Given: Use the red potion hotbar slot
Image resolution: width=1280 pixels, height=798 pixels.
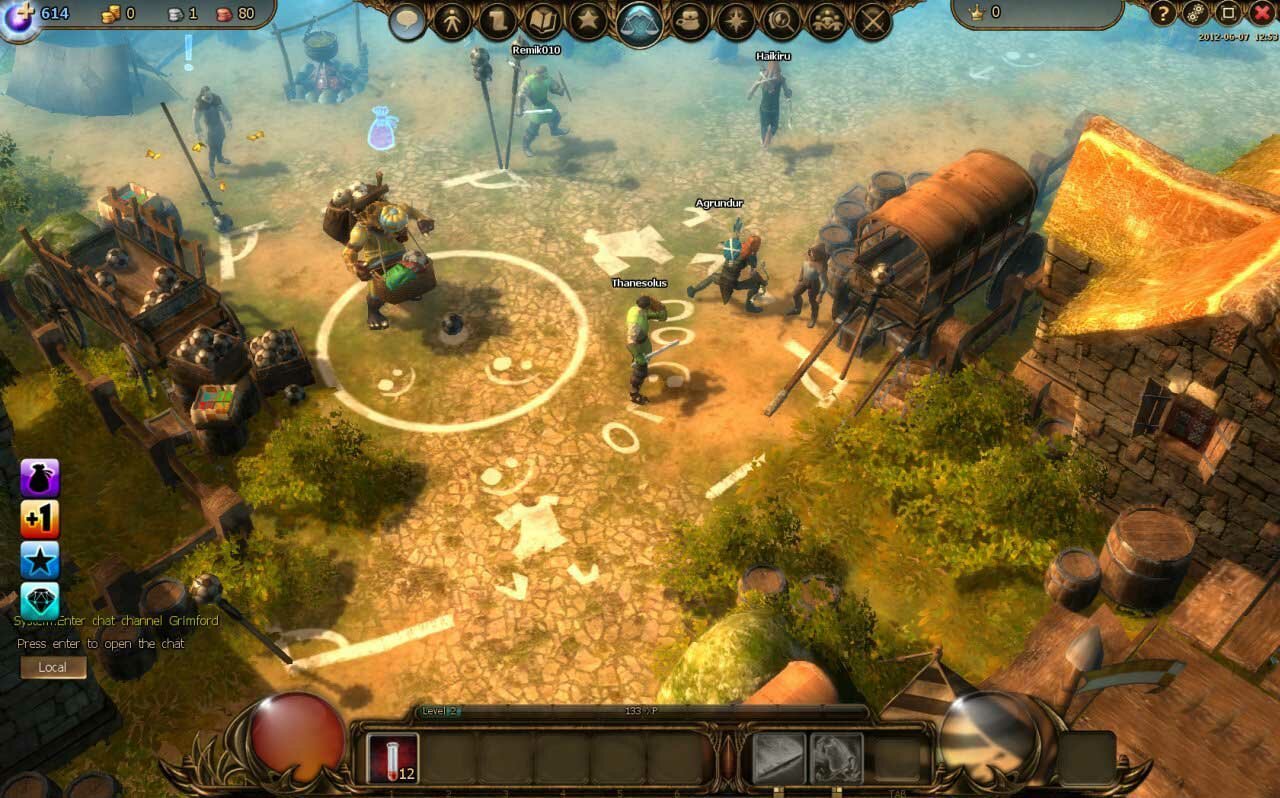Looking at the screenshot, I should tap(392, 757).
